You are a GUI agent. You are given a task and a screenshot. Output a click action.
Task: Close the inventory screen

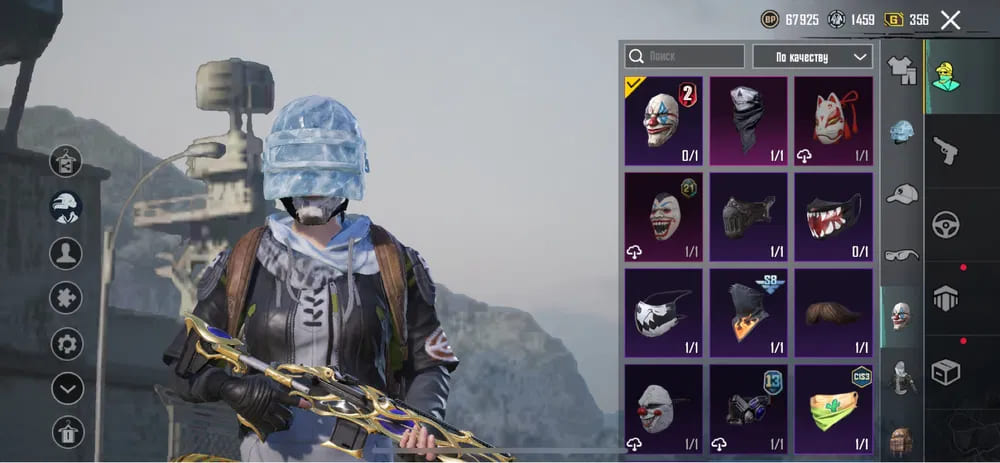(x=950, y=20)
